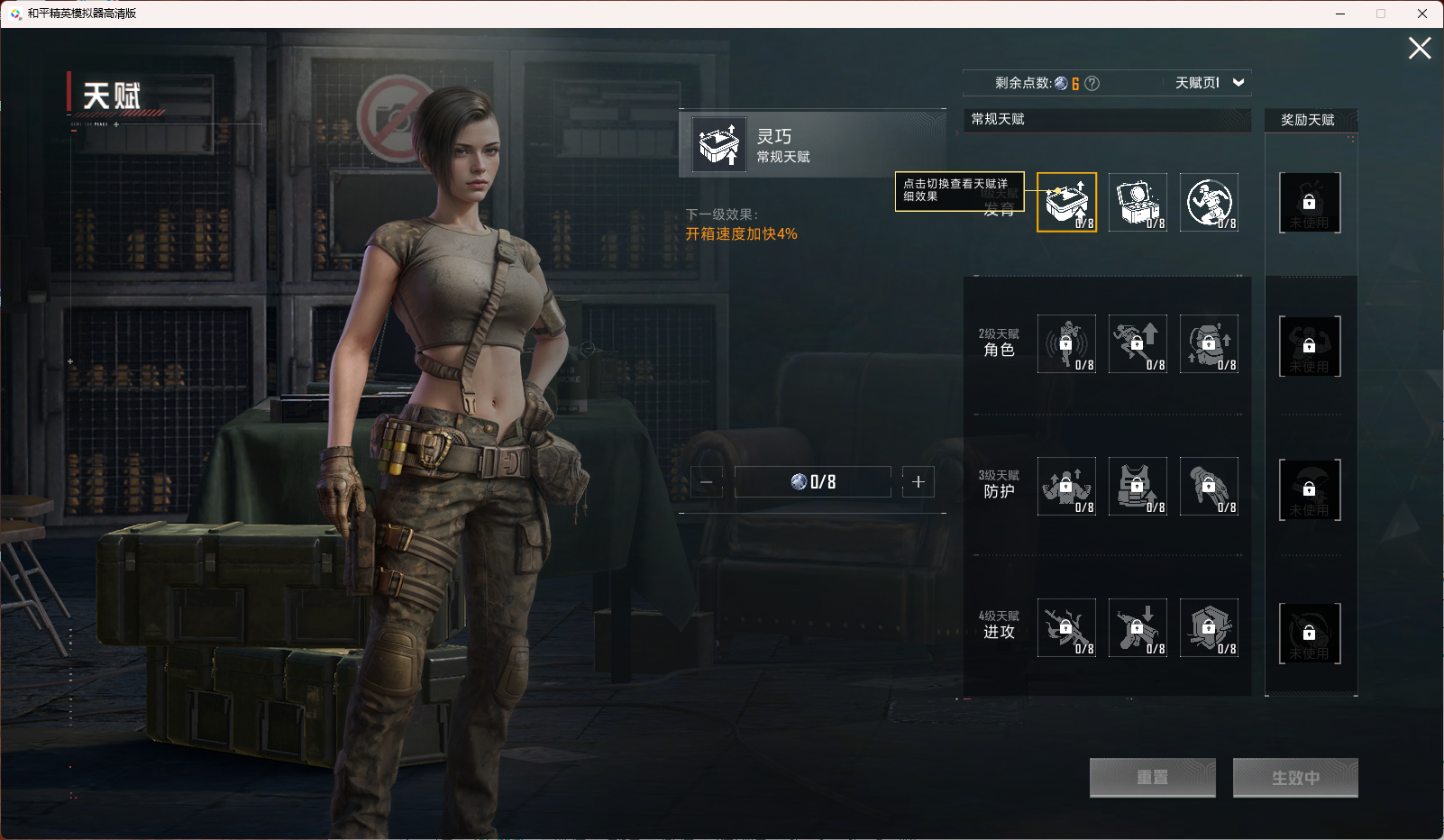Select the locked shield attack talent
Image resolution: width=1444 pixels, height=840 pixels.
tap(1209, 627)
